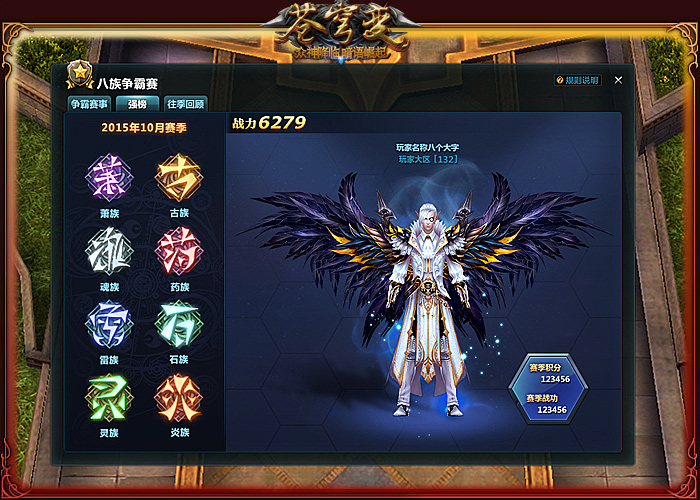Choose the 古族 clan emblem

pyautogui.click(x=178, y=178)
